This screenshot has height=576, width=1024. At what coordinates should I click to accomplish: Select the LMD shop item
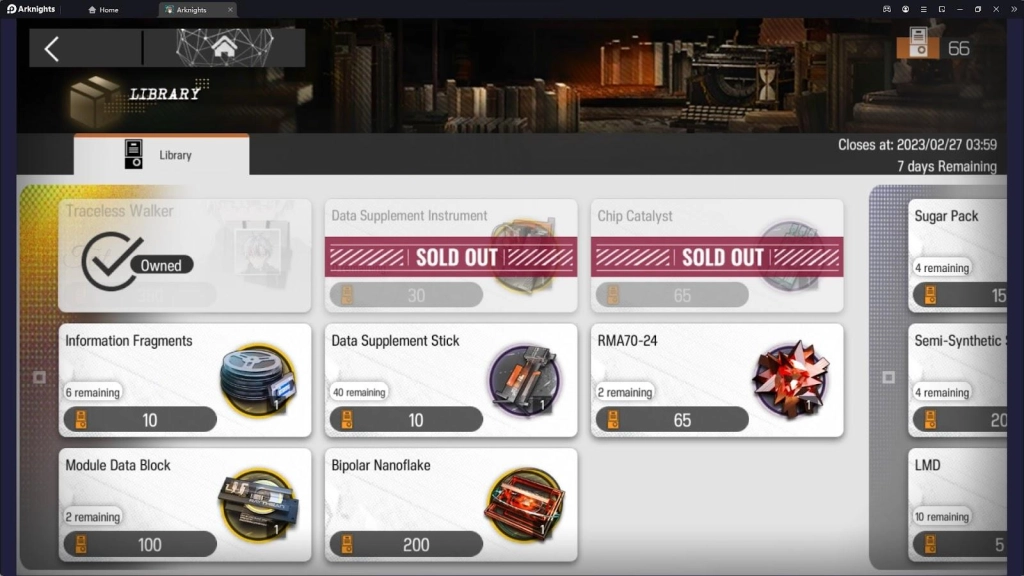click(958, 504)
